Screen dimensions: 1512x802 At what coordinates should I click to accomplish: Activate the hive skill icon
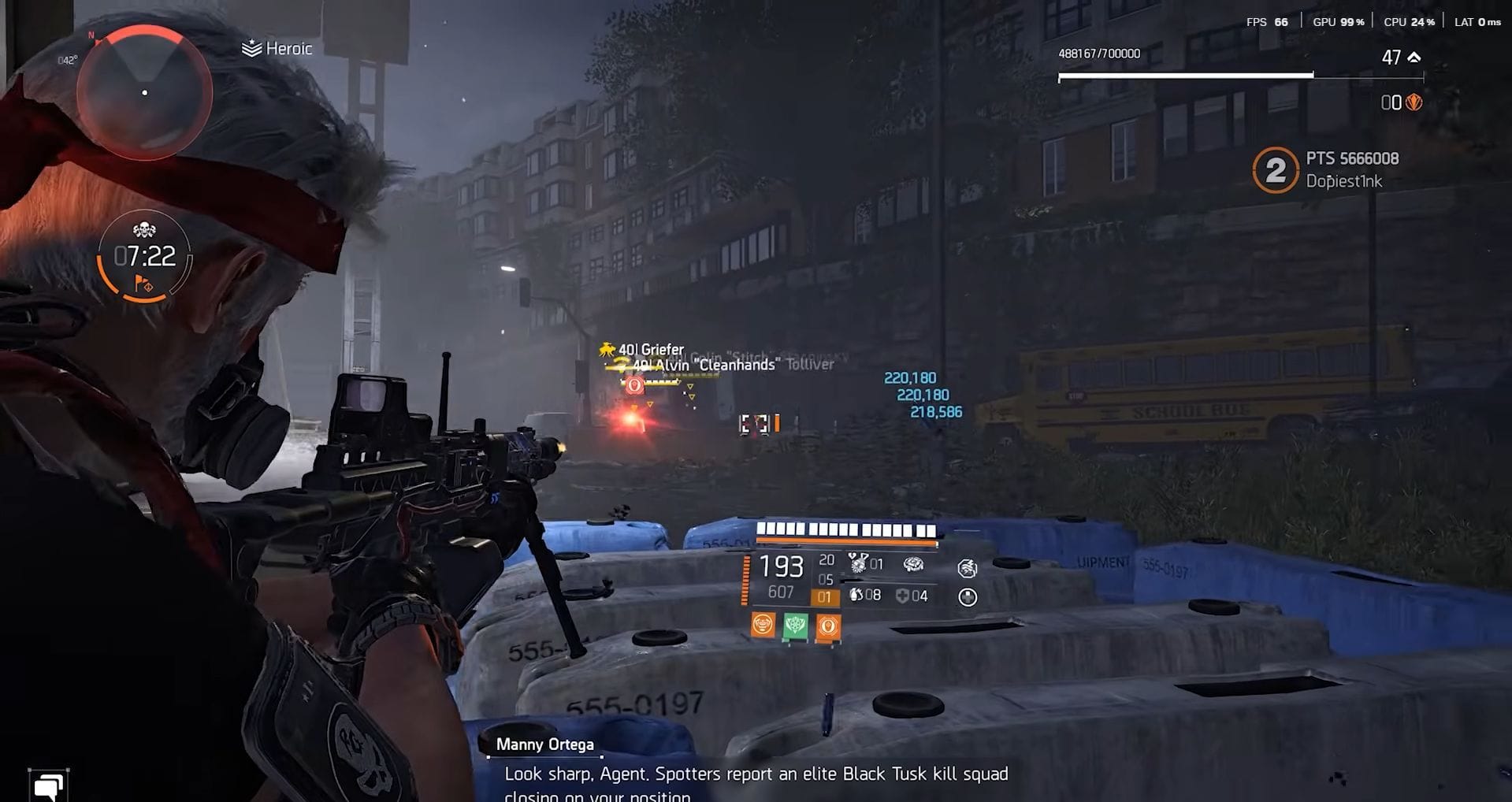(914, 564)
